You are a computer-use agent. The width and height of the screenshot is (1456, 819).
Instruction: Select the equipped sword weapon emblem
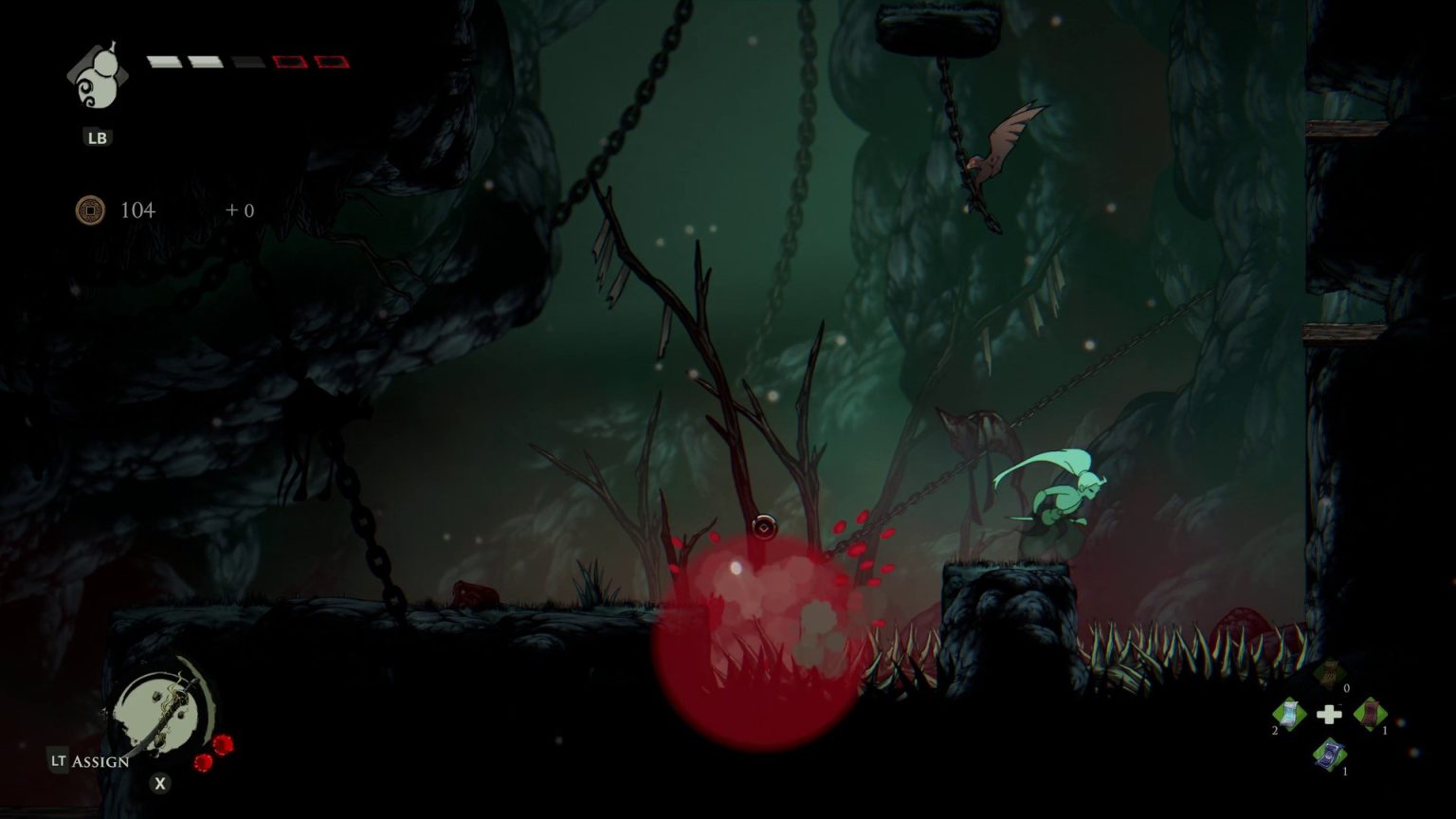163,708
